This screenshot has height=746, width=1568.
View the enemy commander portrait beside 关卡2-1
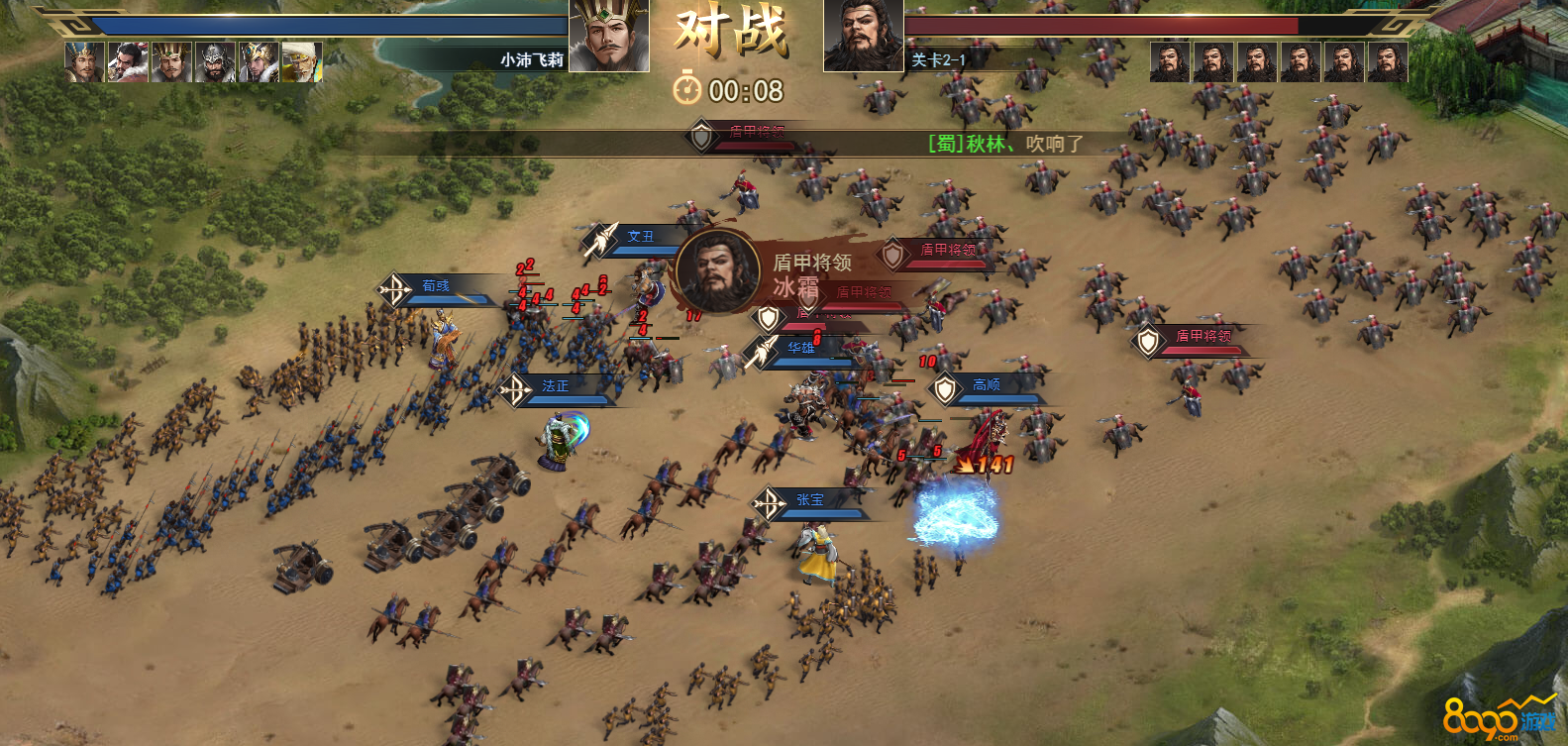(x=863, y=37)
